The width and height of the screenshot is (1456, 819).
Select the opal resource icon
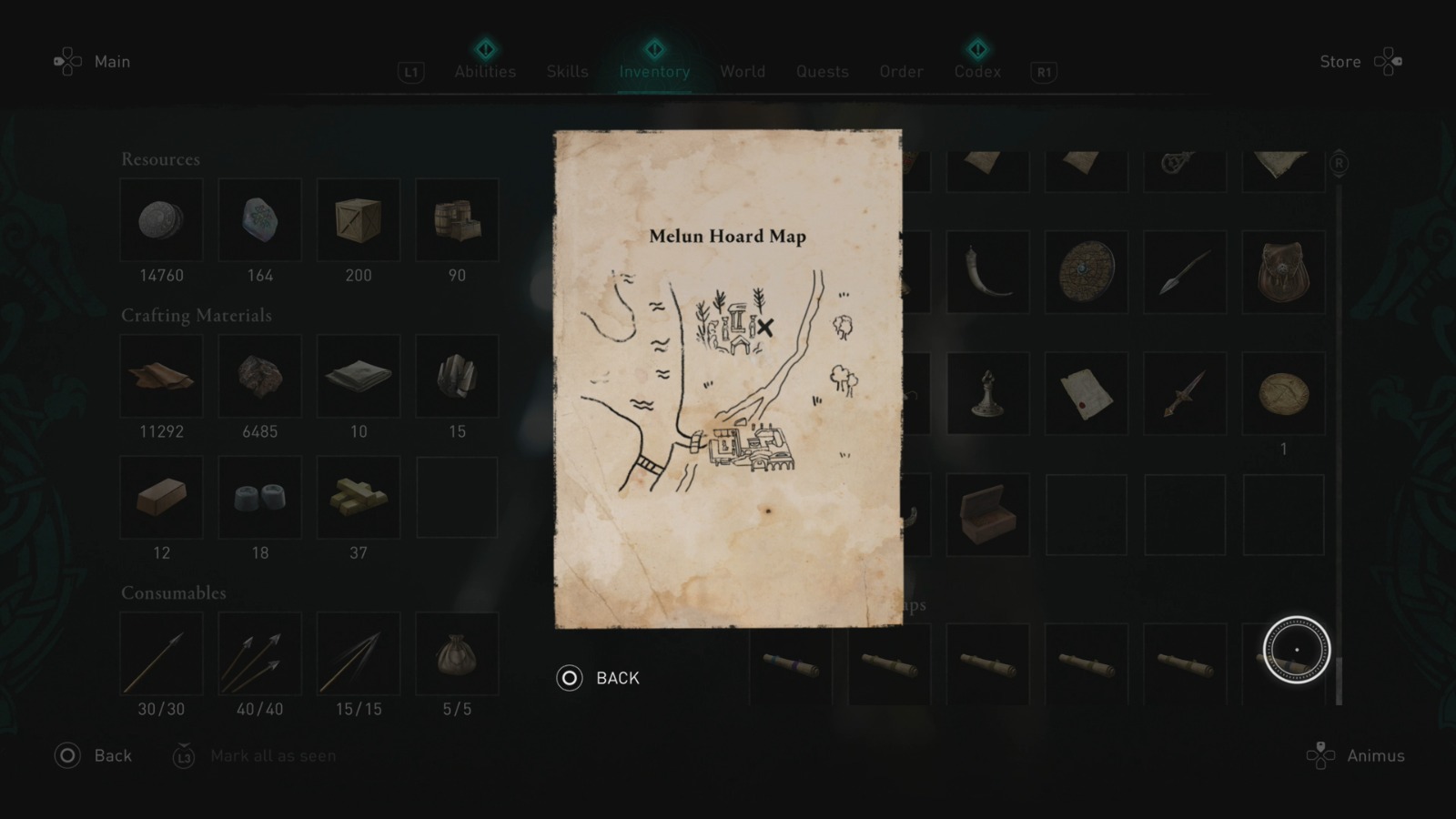[259, 219]
